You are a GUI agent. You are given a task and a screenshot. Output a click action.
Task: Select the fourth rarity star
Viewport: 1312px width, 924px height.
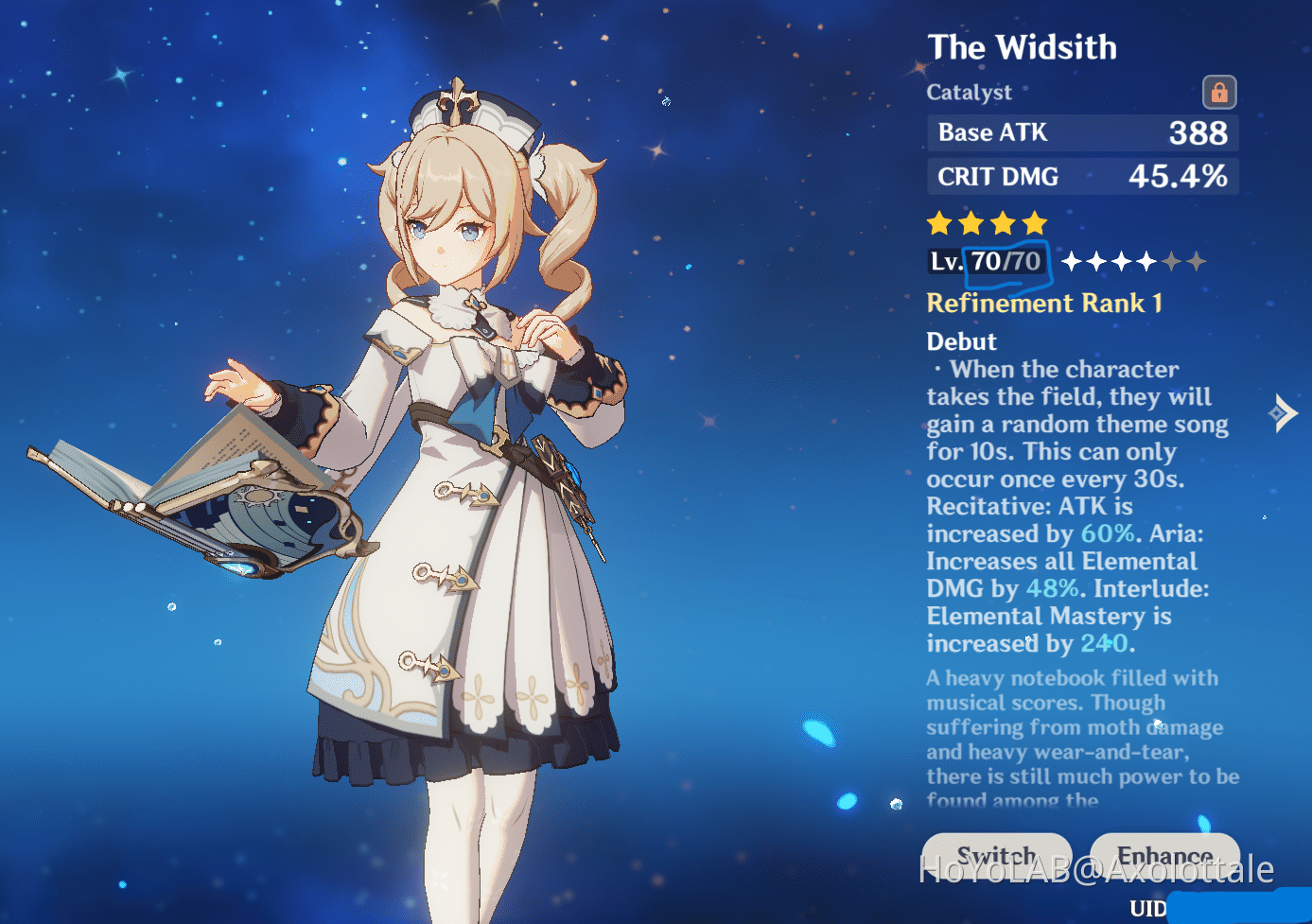pyautogui.click(x=1037, y=223)
